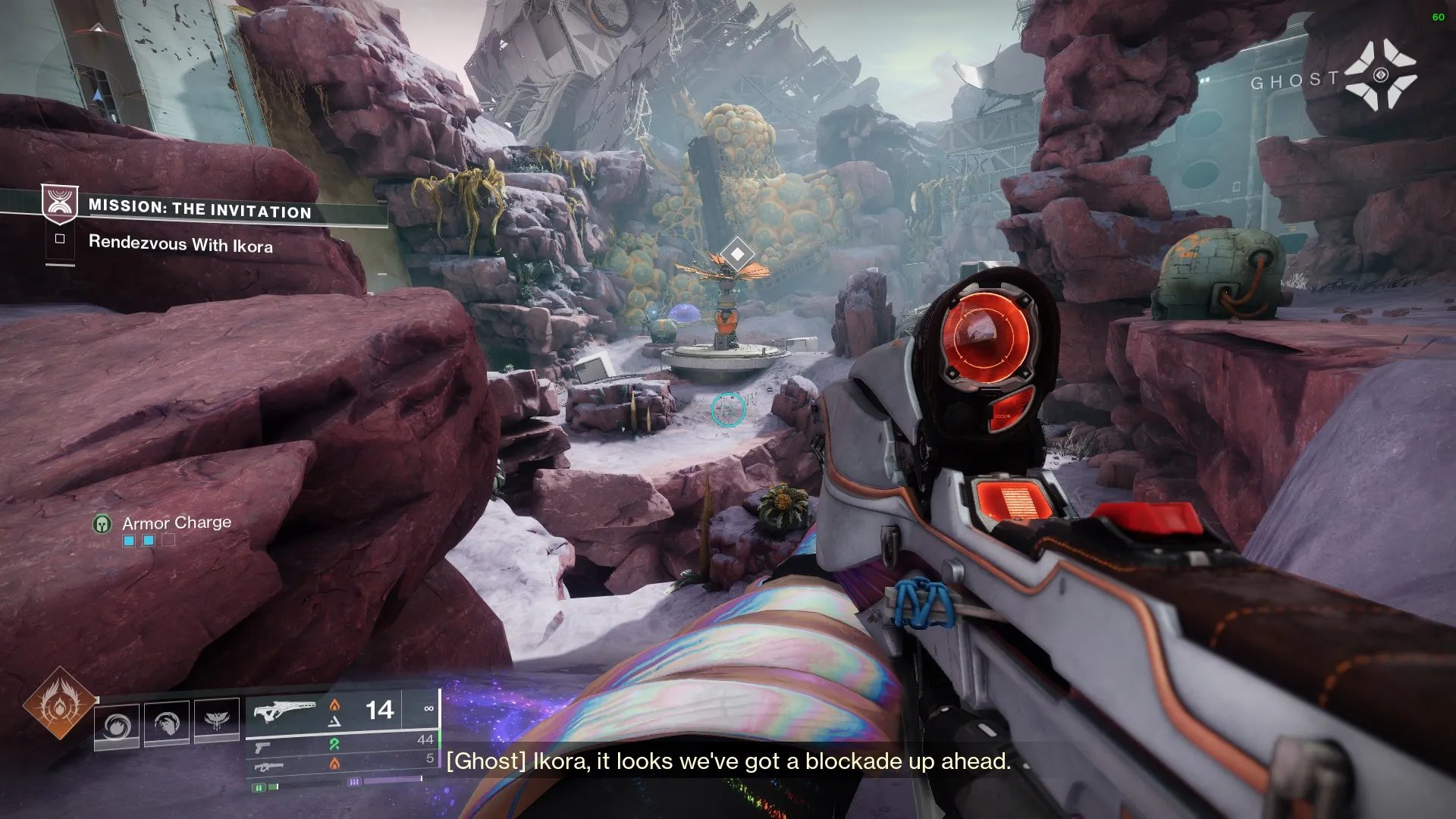Select the diamond objective waypoint marker

point(736,253)
